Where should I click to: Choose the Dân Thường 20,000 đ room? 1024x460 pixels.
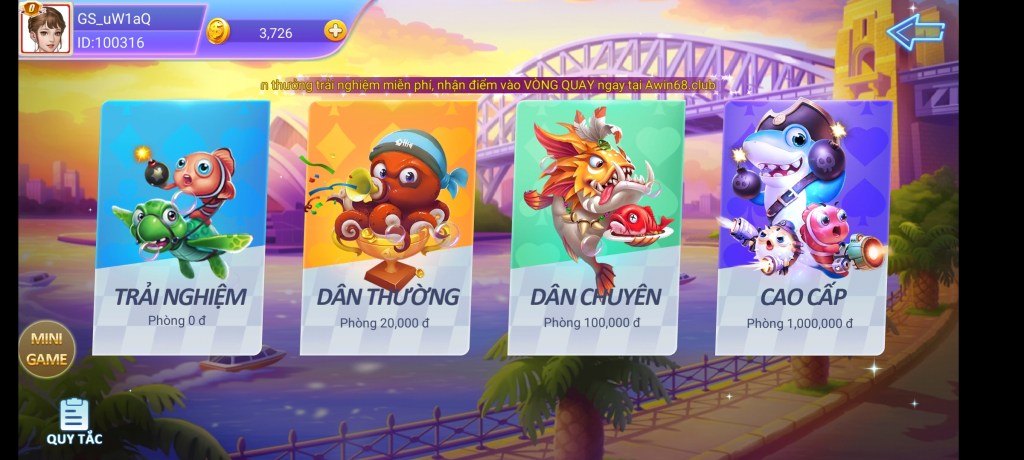[388, 228]
